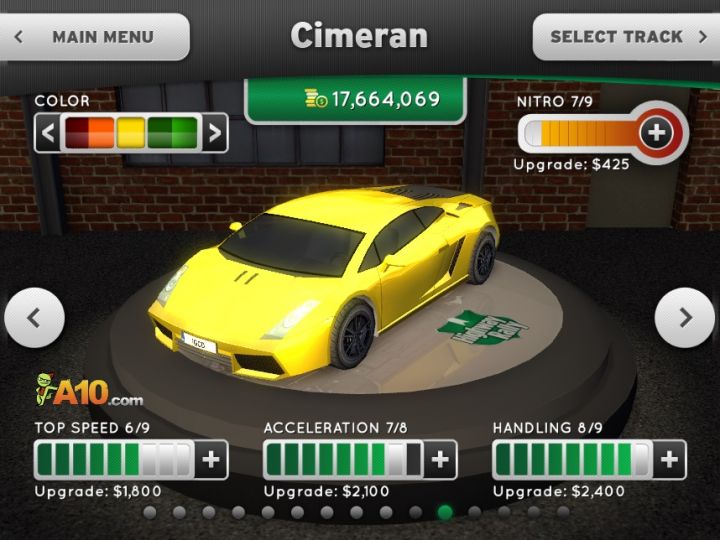Show next car with right arrow
Screen dimensions: 720x540
(x=685, y=318)
